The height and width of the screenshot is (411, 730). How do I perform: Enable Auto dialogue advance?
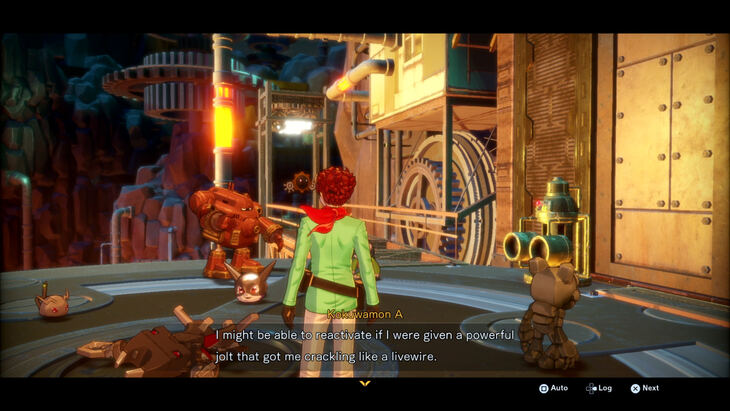point(553,388)
